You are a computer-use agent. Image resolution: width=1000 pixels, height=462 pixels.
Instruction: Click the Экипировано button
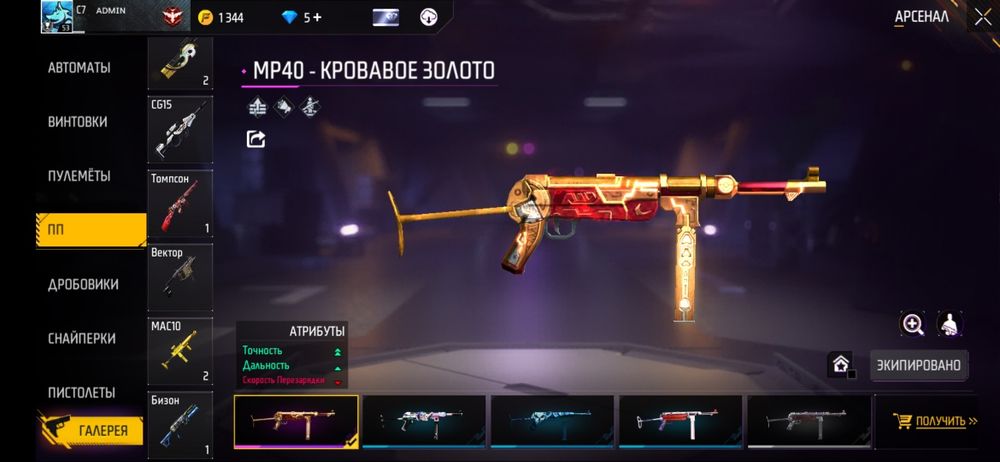tap(920, 365)
